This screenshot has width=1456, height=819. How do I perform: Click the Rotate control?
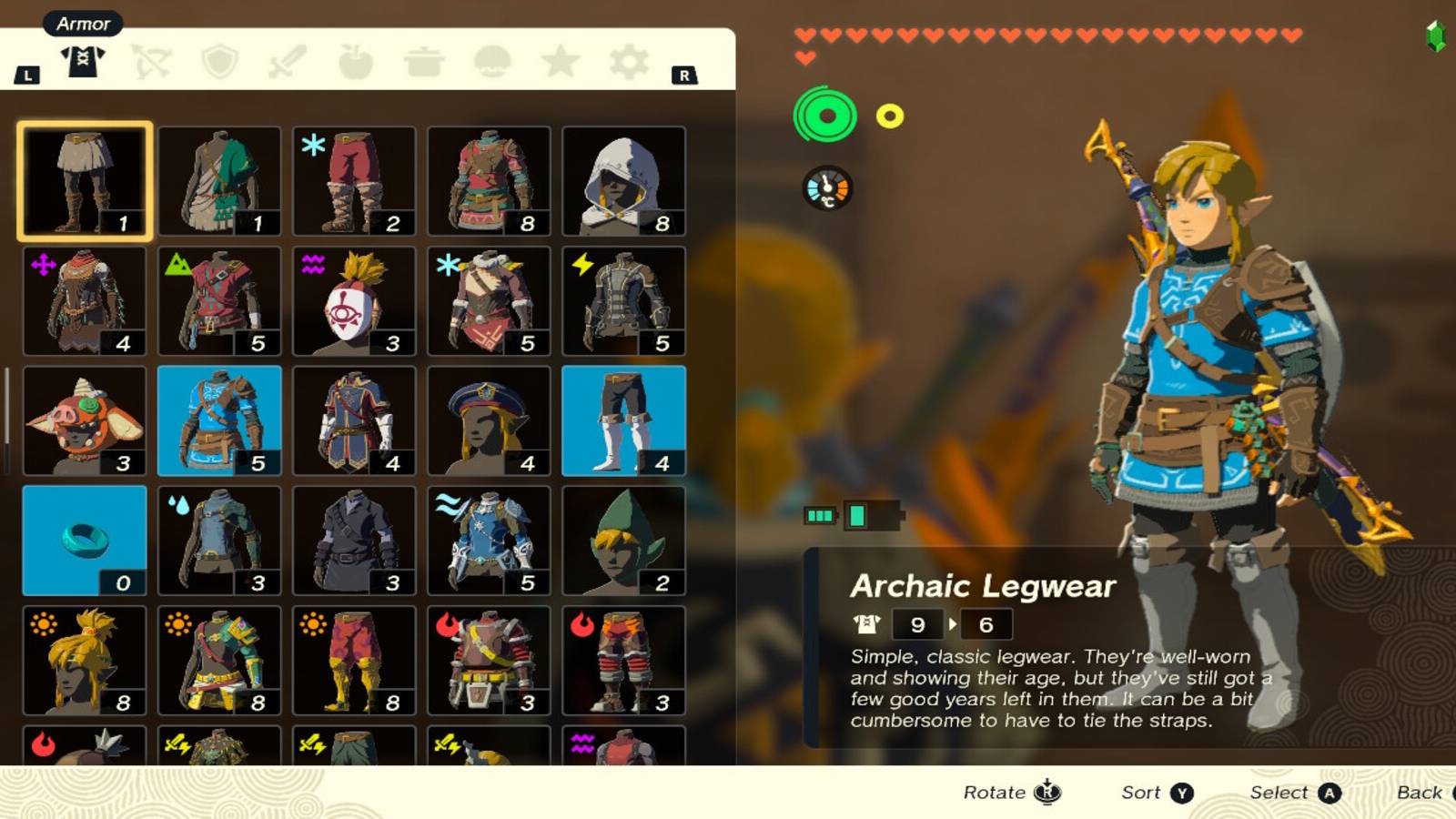[x=1010, y=792]
